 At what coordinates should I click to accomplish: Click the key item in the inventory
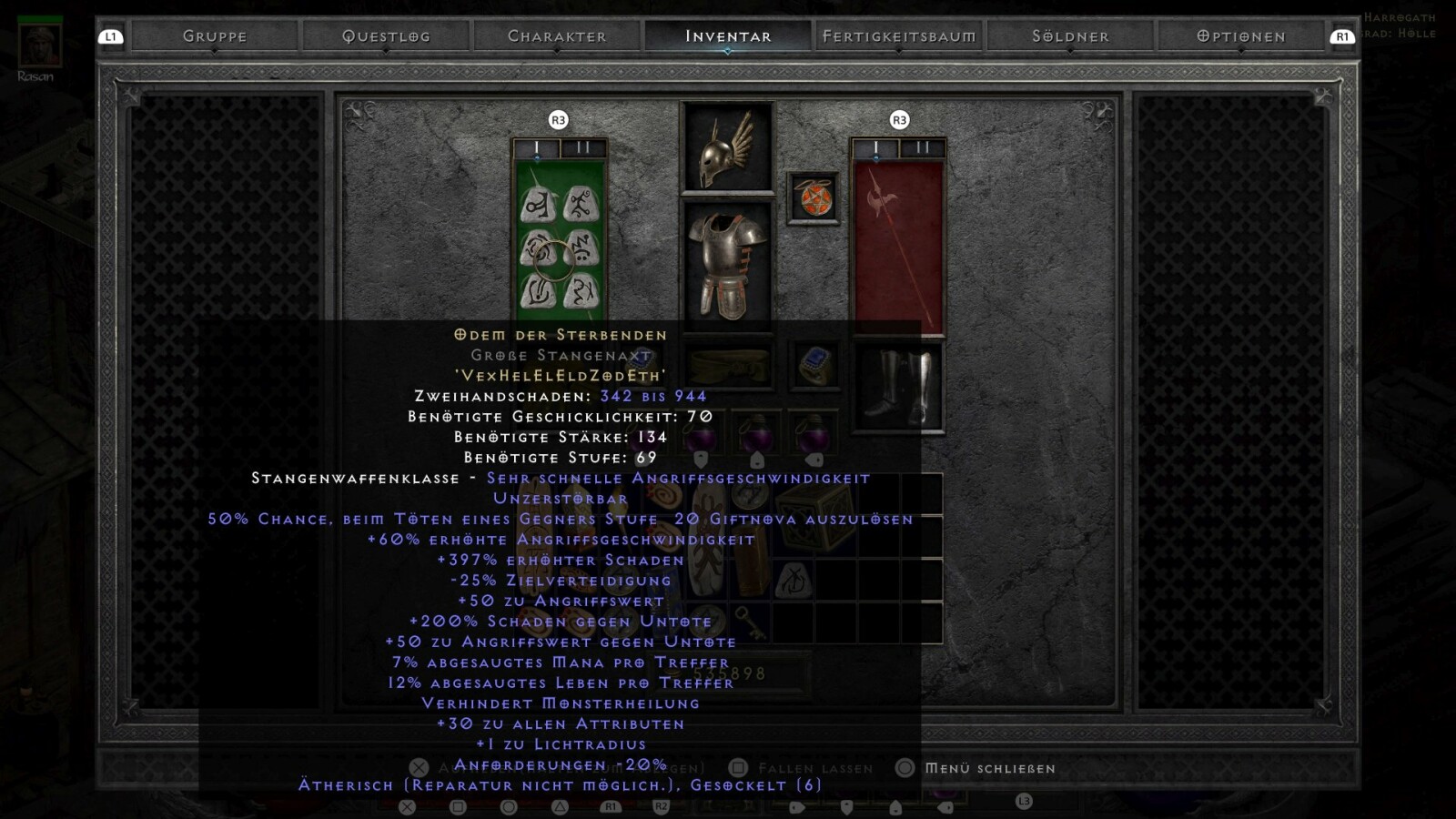[750, 622]
